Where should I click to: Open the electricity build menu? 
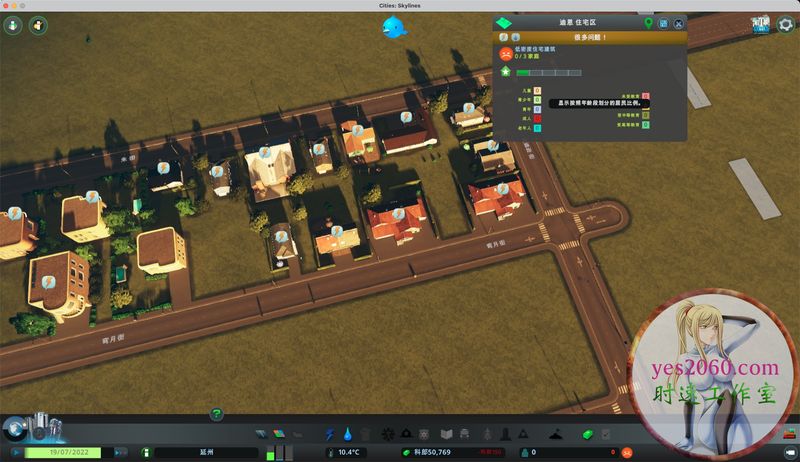pos(331,435)
